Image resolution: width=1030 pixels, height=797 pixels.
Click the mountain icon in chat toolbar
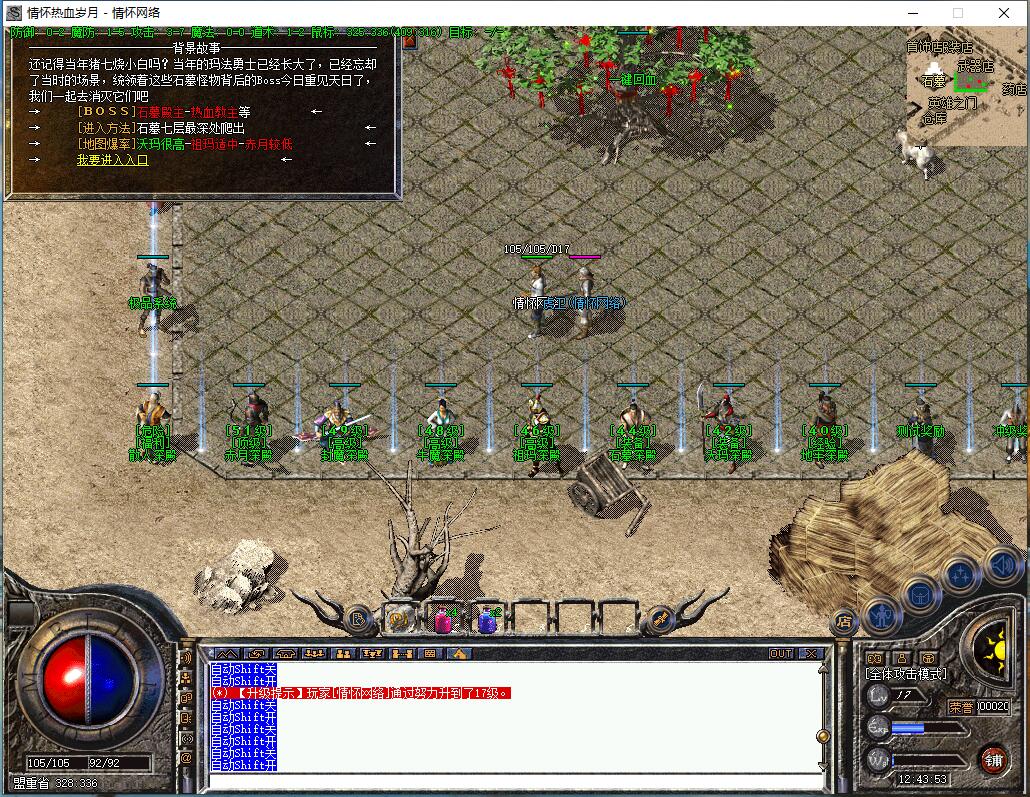click(227, 653)
